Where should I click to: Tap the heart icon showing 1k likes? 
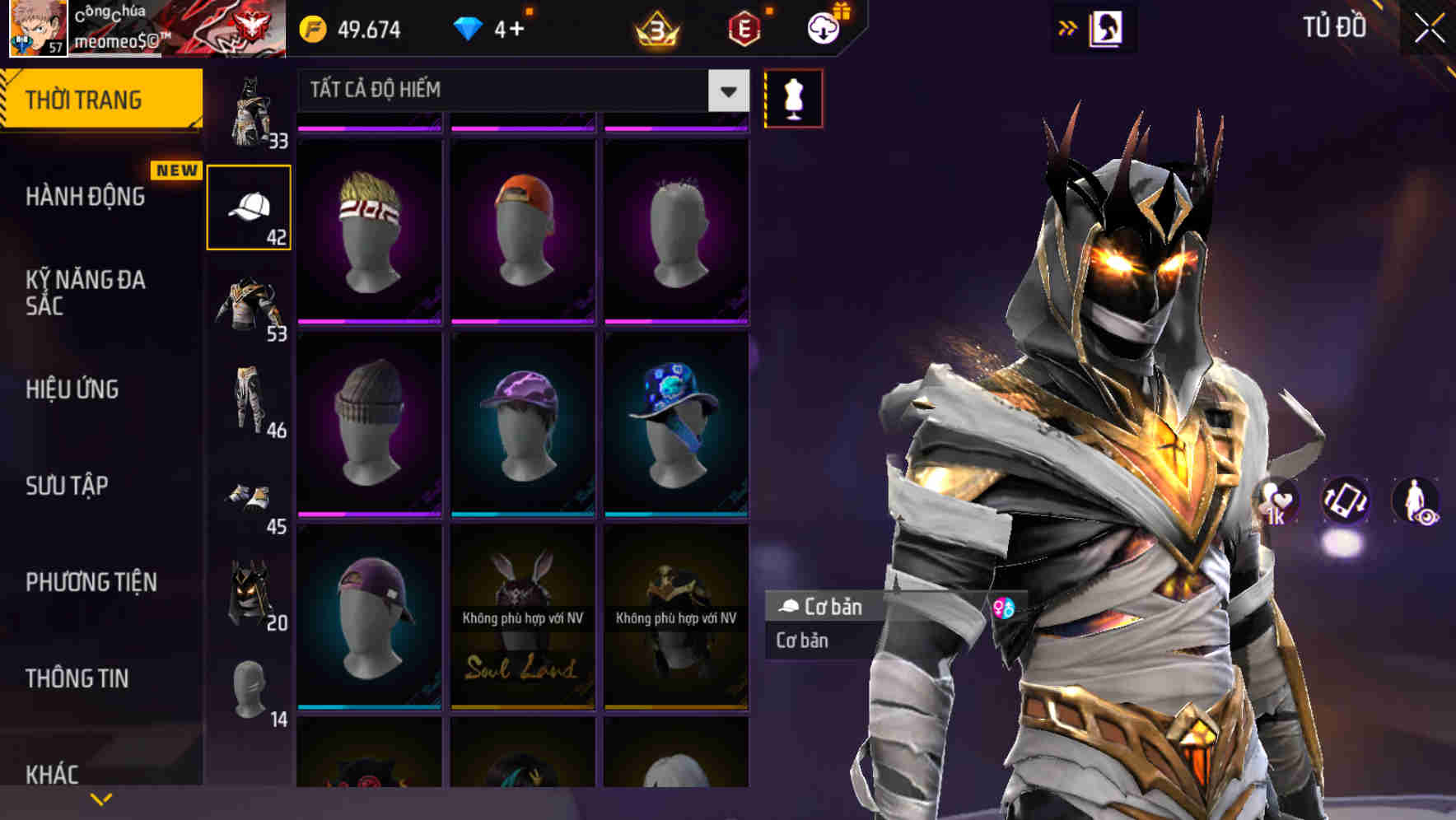(x=1277, y=502)
